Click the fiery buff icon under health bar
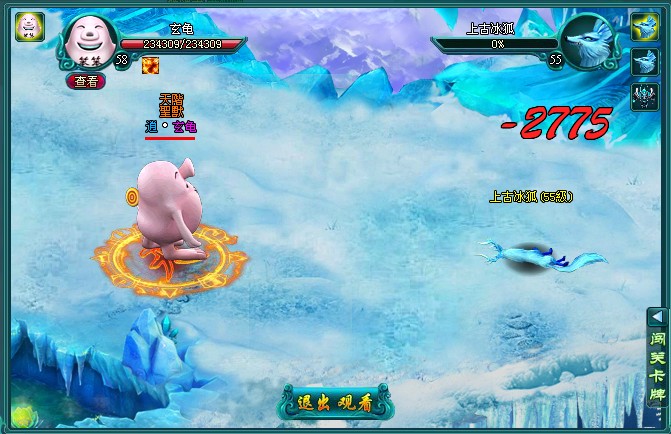671x434 pixels. click(x=150, y=65)
